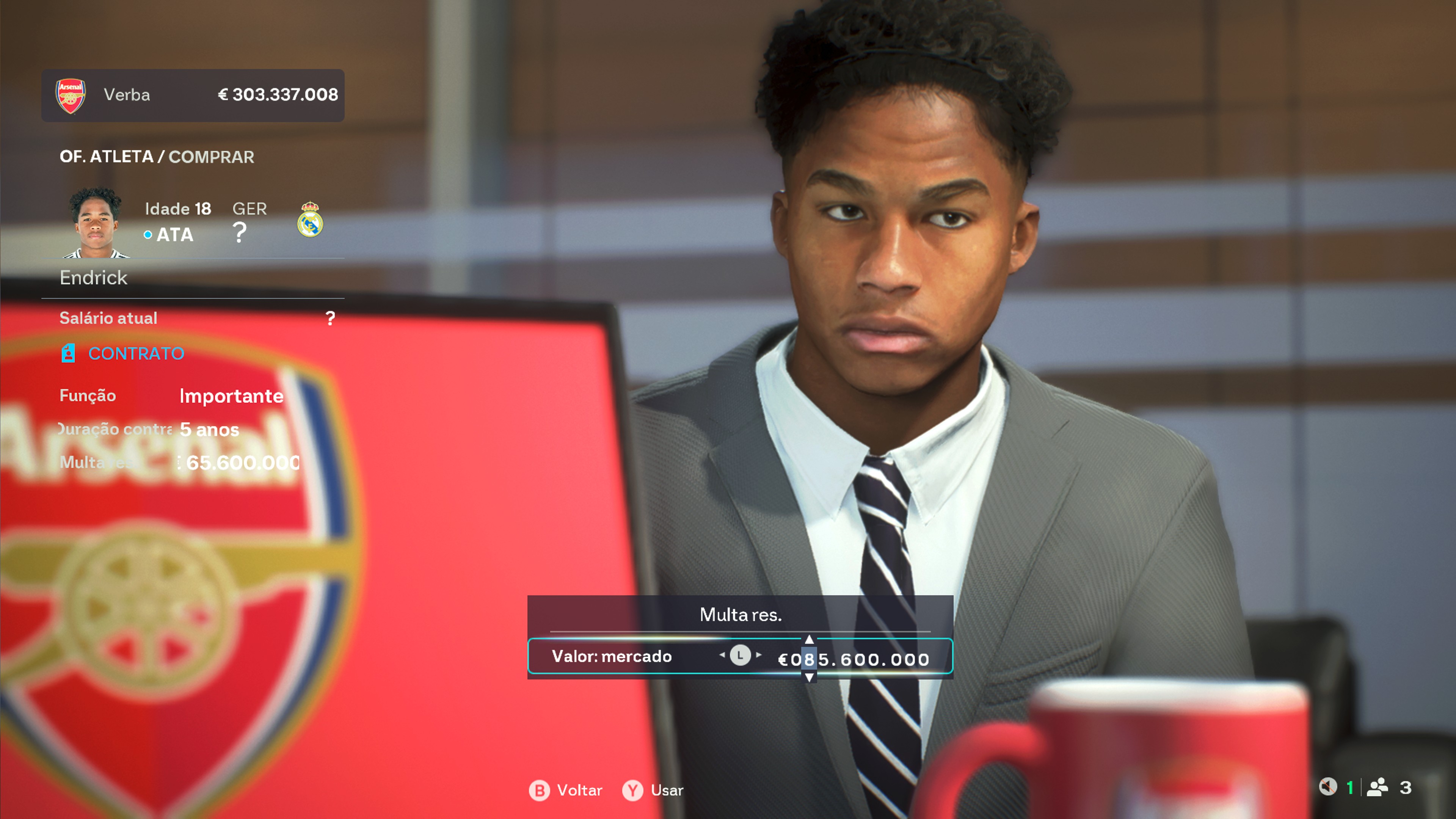
Task: Select the Multa res. header tab
Action: click(x=741, y=615)
